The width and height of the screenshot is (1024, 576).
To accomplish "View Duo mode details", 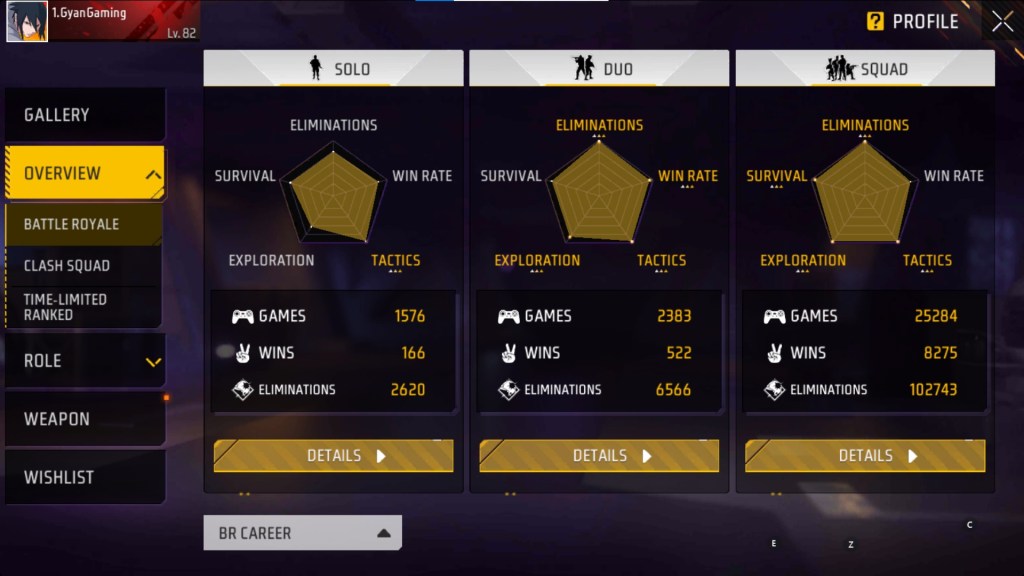I will (599, 456).
